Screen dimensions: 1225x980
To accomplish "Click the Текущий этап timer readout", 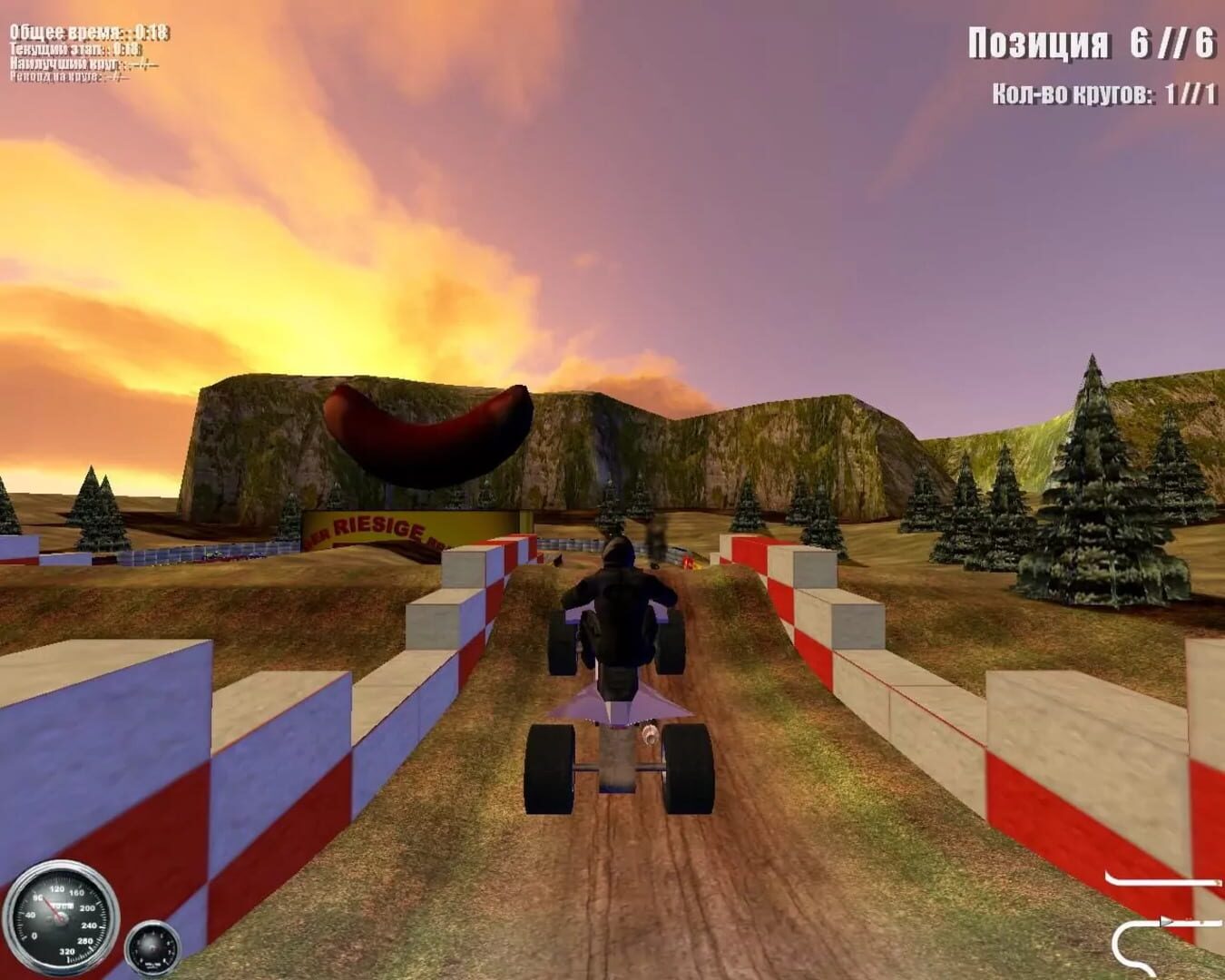I will tap(77, 50).
